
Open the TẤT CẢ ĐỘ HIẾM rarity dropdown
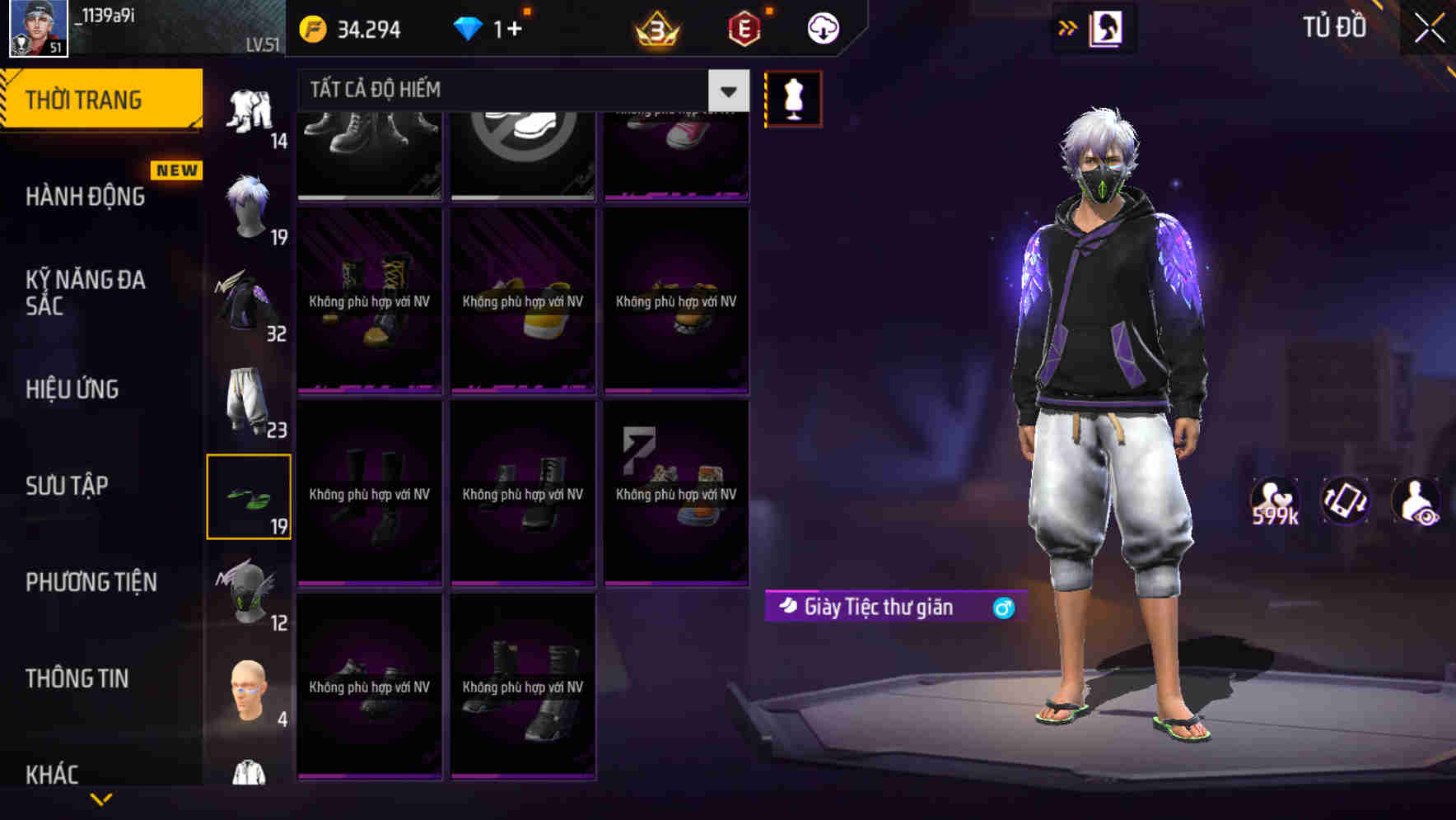511,89
